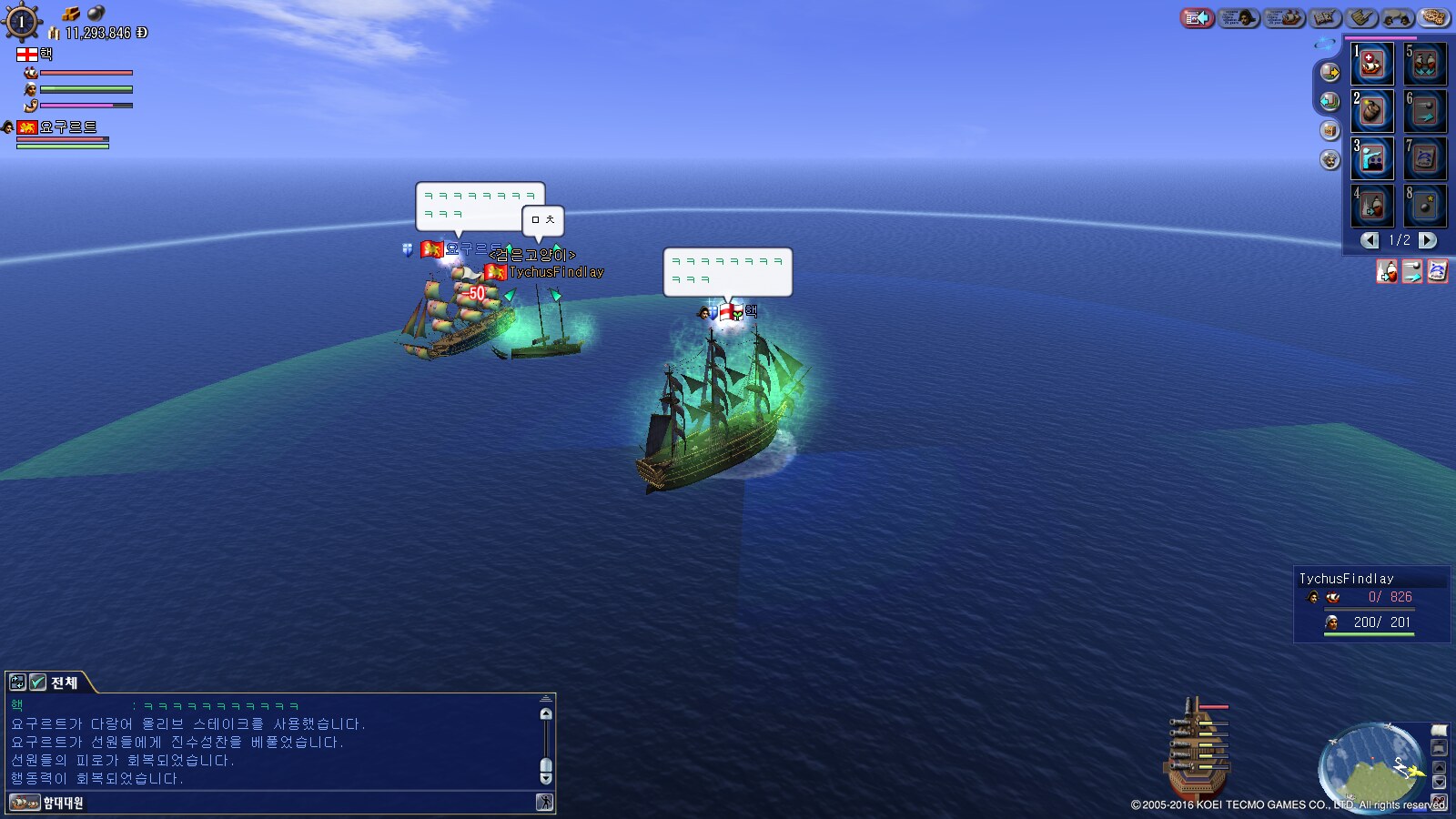Activate skill slot 1 ship repair icon
Image resolution: width=1456 pixels, height=819 pixels.
pyautogui.click(x=1371, y=64)
